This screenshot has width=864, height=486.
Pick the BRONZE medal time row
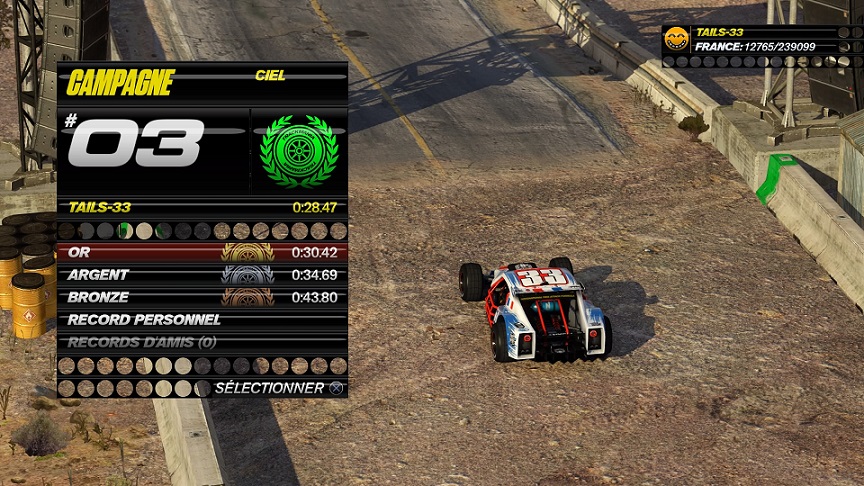click(x=202, y=297)
